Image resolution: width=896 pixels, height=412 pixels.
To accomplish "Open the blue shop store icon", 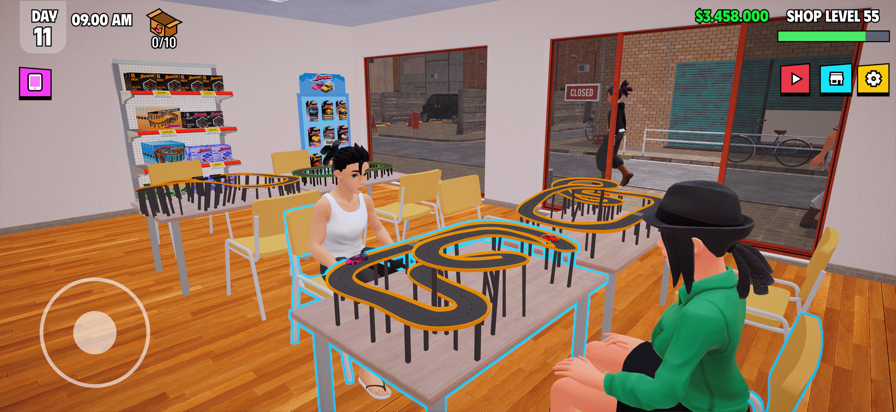I will click(x=835, y=79).
